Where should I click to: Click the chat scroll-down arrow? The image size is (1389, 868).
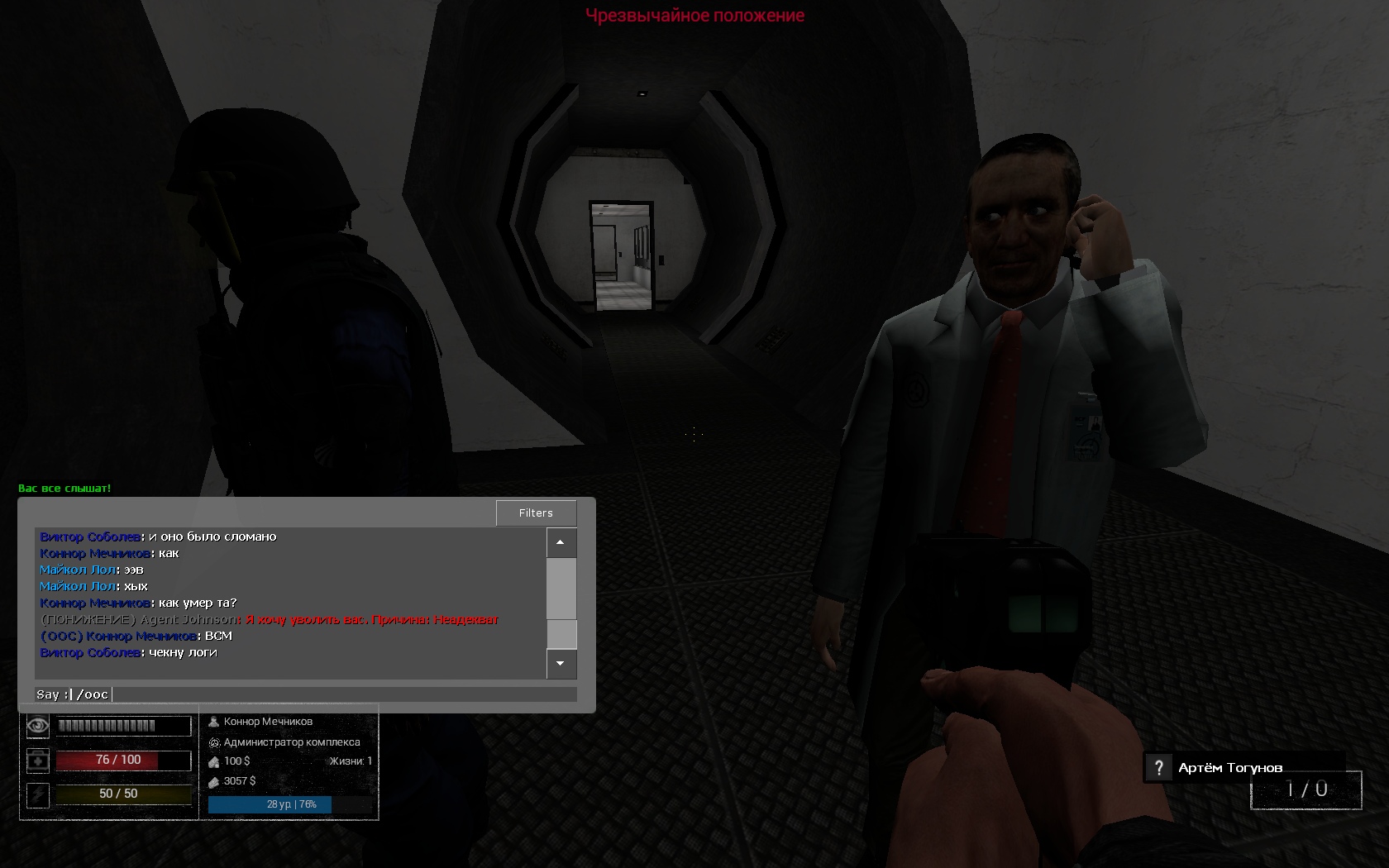[561, 665]
